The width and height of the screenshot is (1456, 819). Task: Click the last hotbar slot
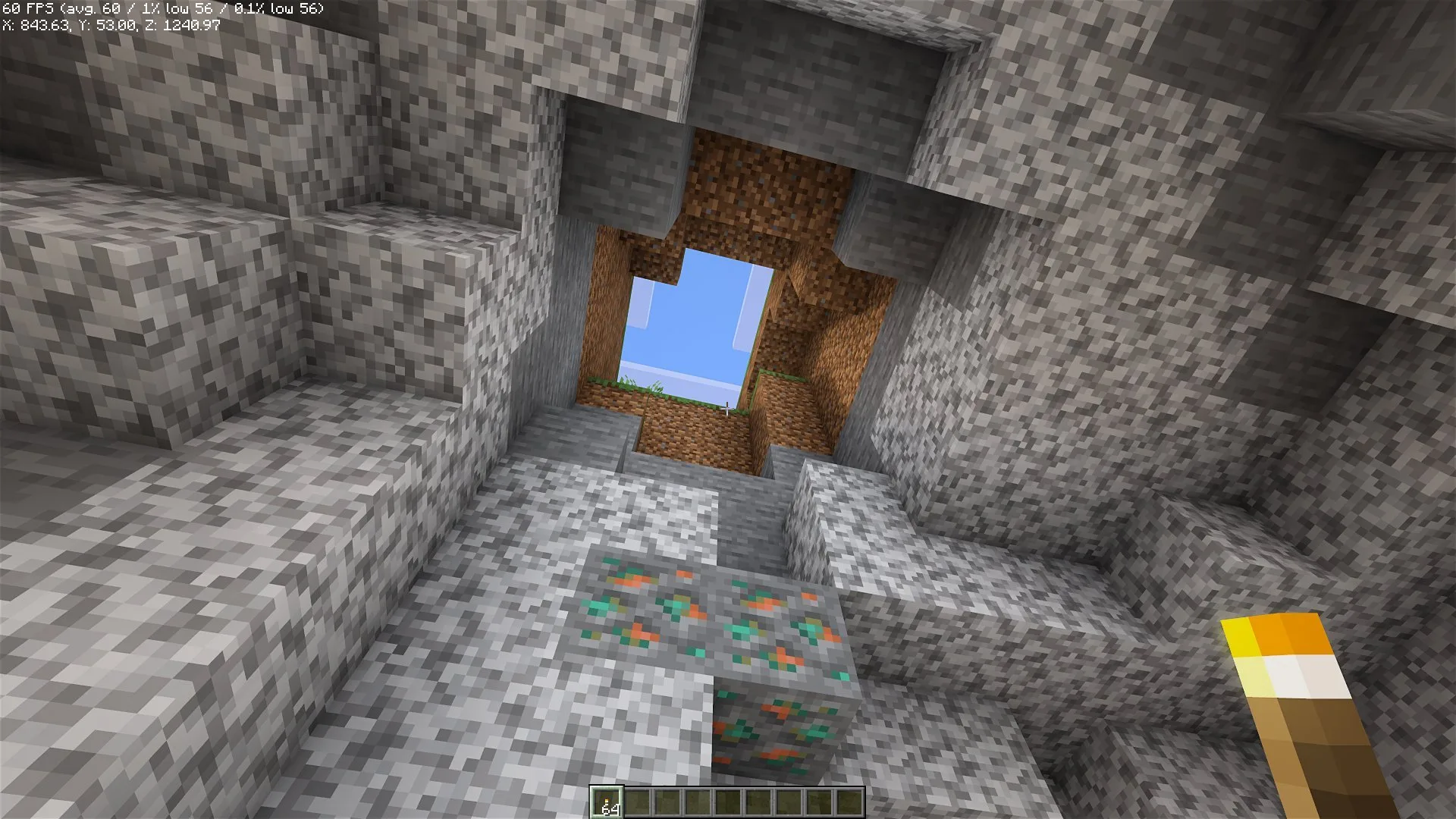coord(848,801)
